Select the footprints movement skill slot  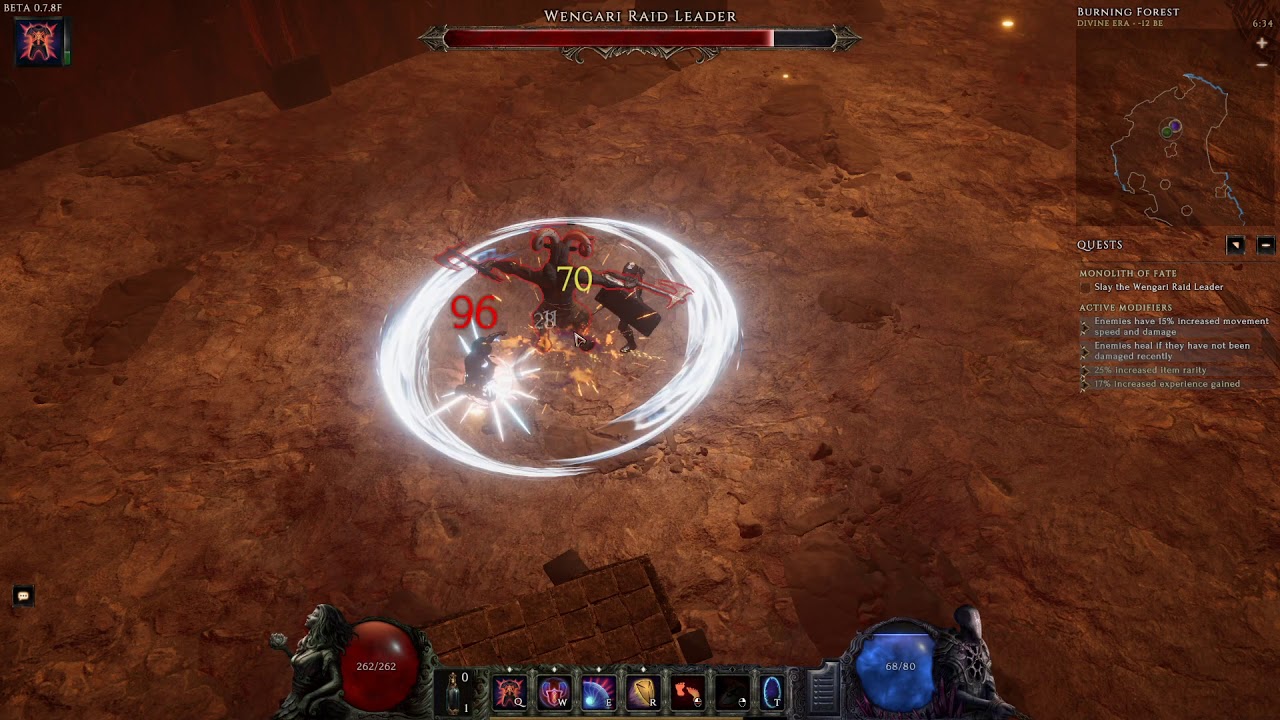click(x=686, y=692)
